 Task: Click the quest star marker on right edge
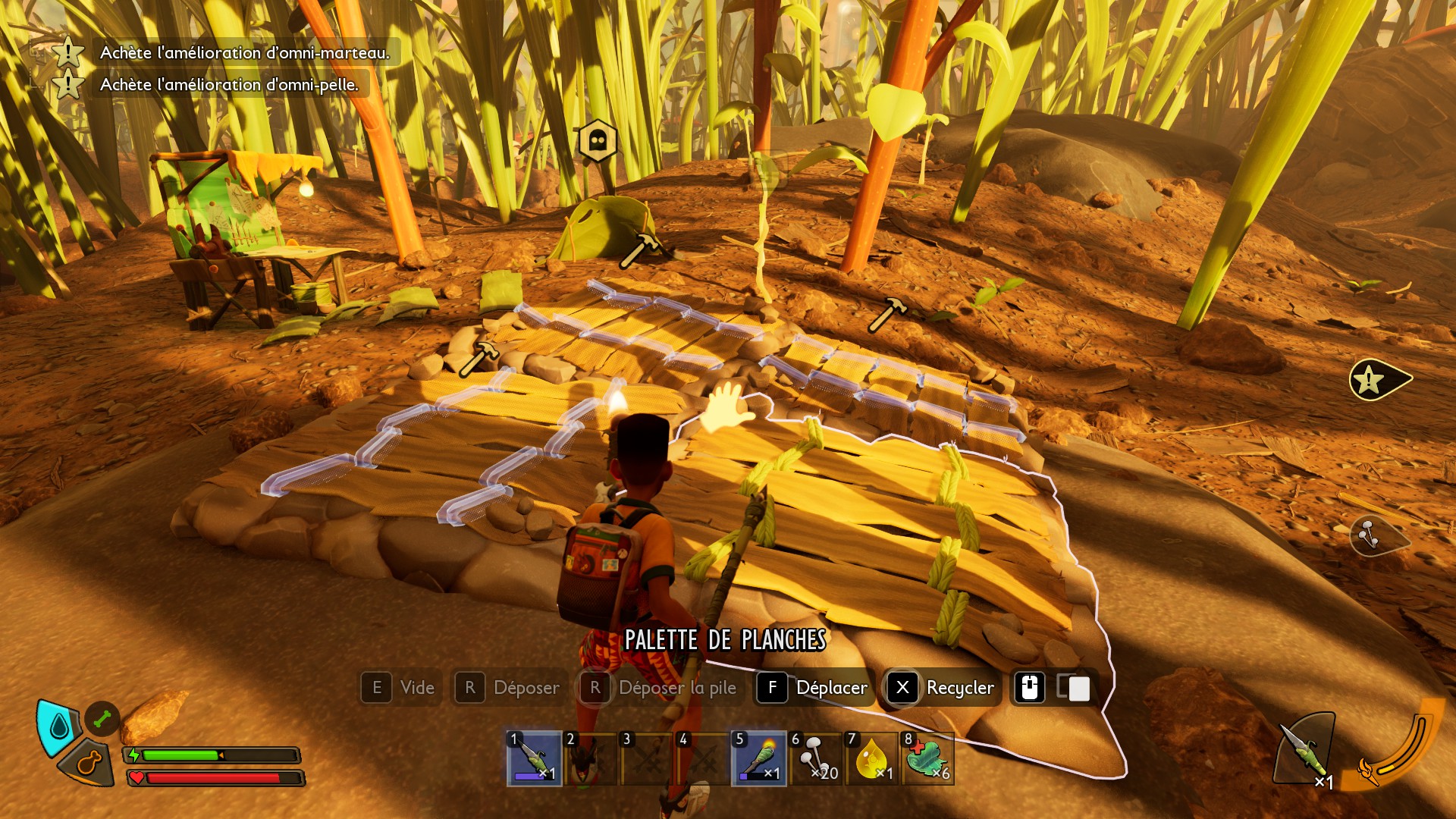1376,379
